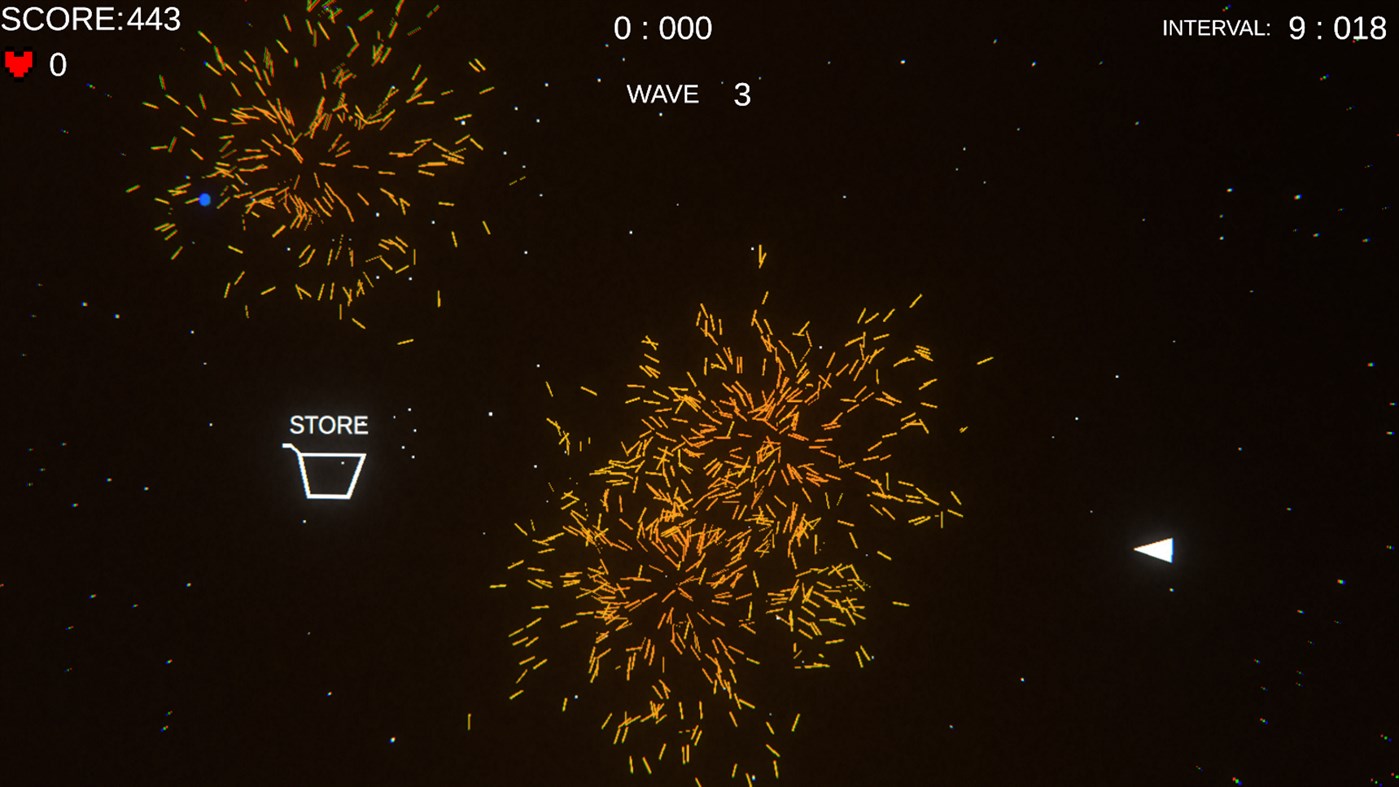Click the 0:000 timer at top center
The height and width of the screenshot is (787, 1399).
tap(662, 27)
